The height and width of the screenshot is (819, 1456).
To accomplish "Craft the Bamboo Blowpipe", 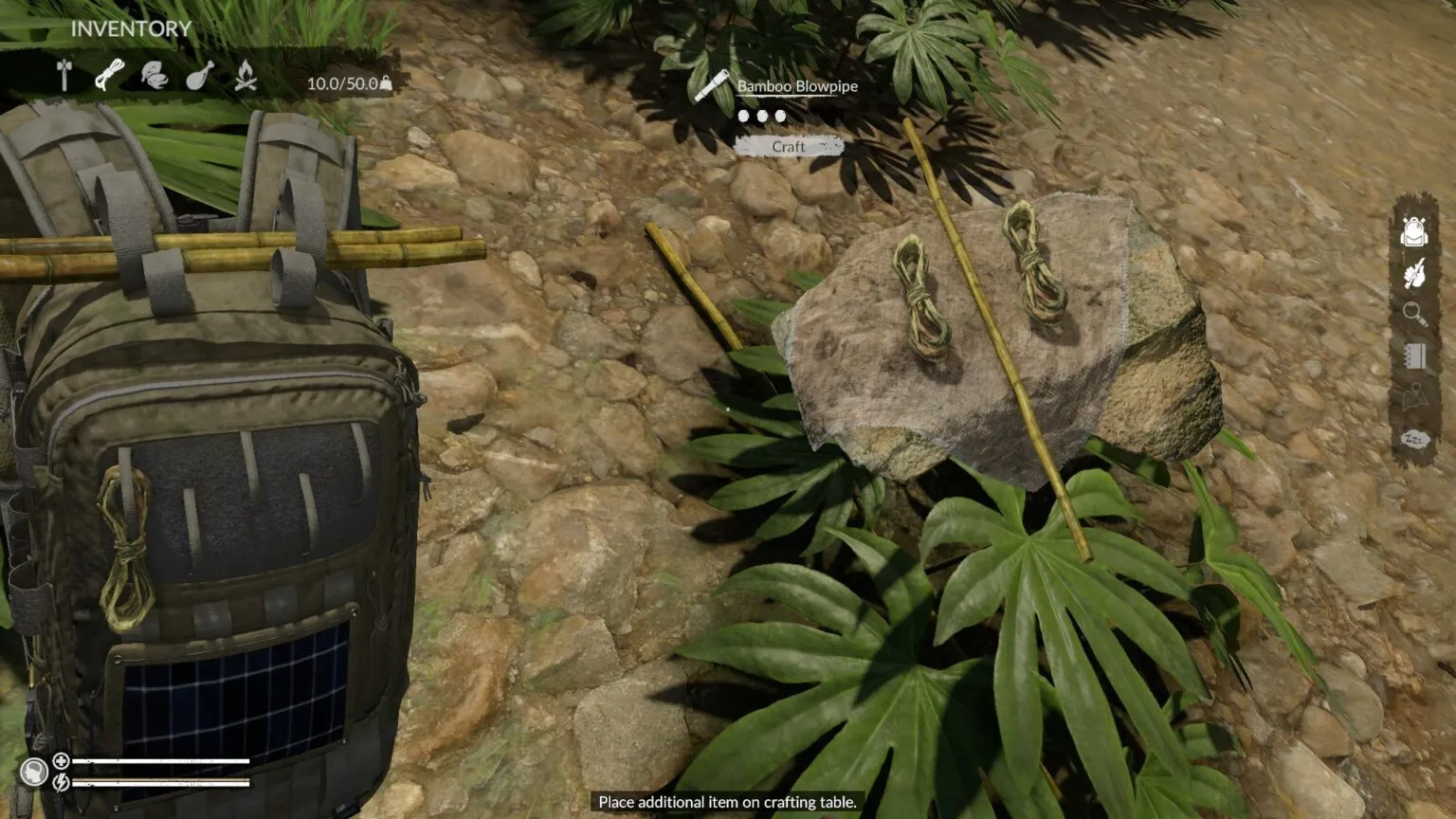I will click(788, 147).
